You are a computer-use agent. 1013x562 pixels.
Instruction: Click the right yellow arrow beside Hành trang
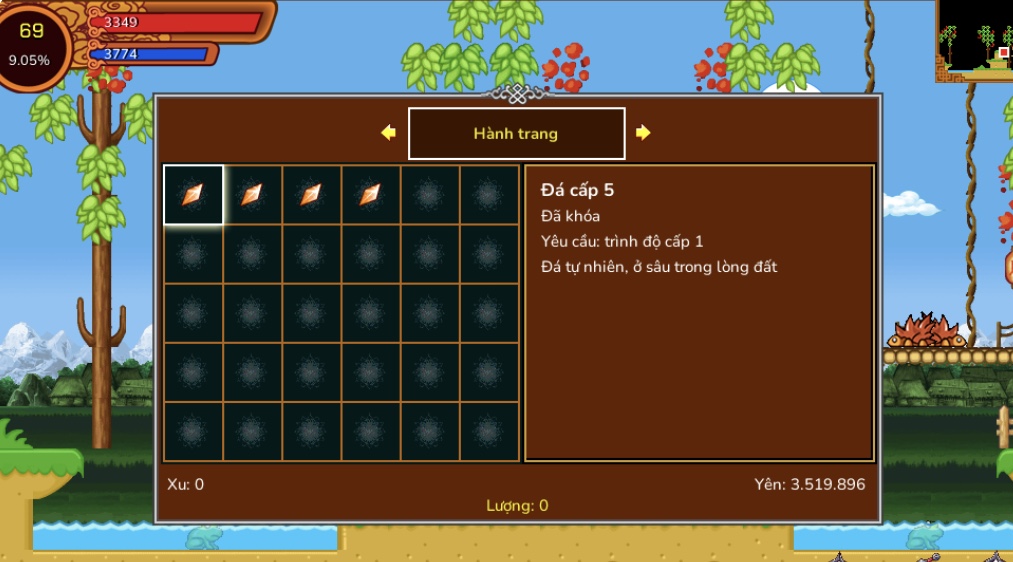(x=643, y=133)
